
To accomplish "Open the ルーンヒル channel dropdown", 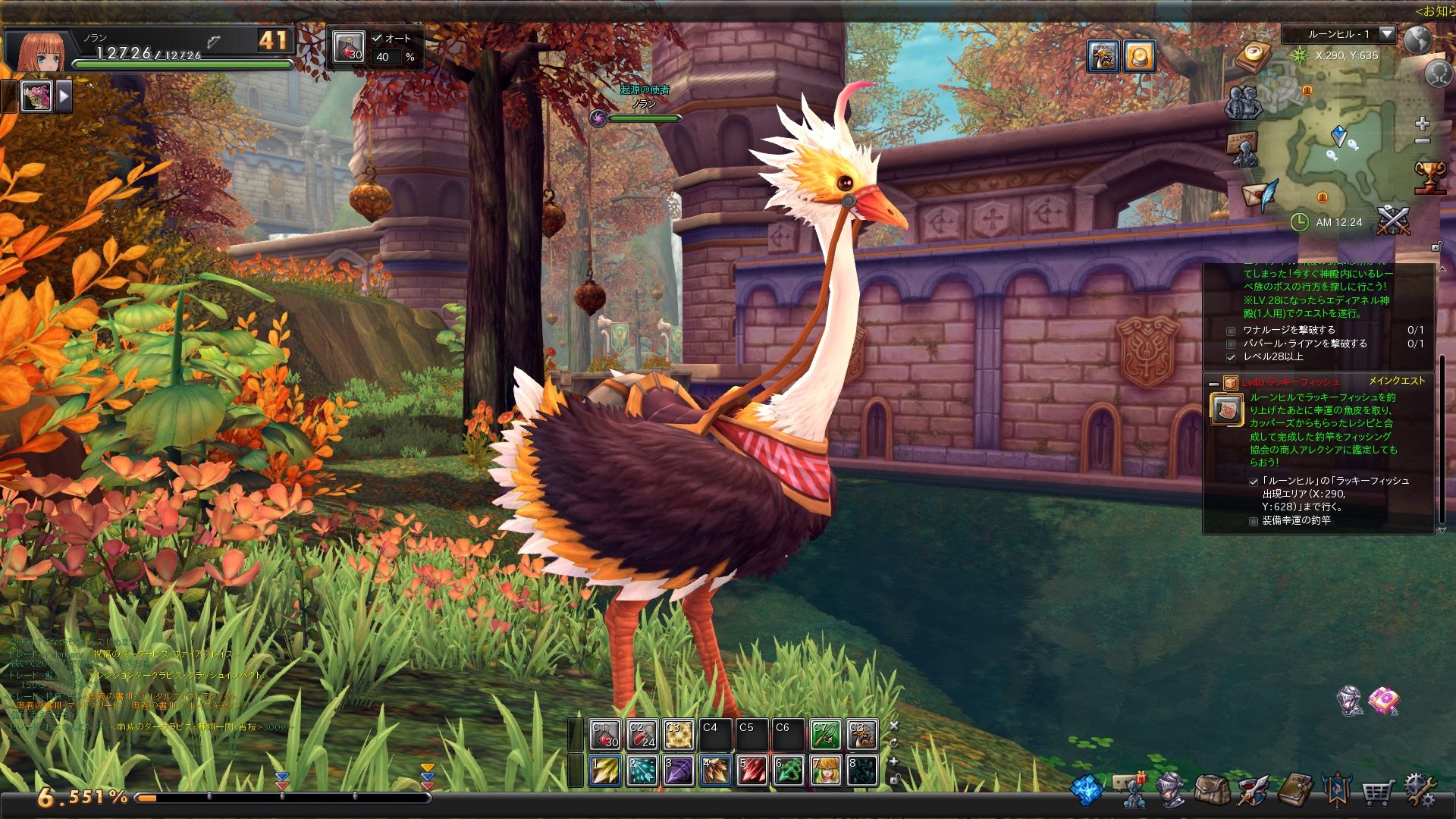I will pyautogui.click(x=1386, y=34).
